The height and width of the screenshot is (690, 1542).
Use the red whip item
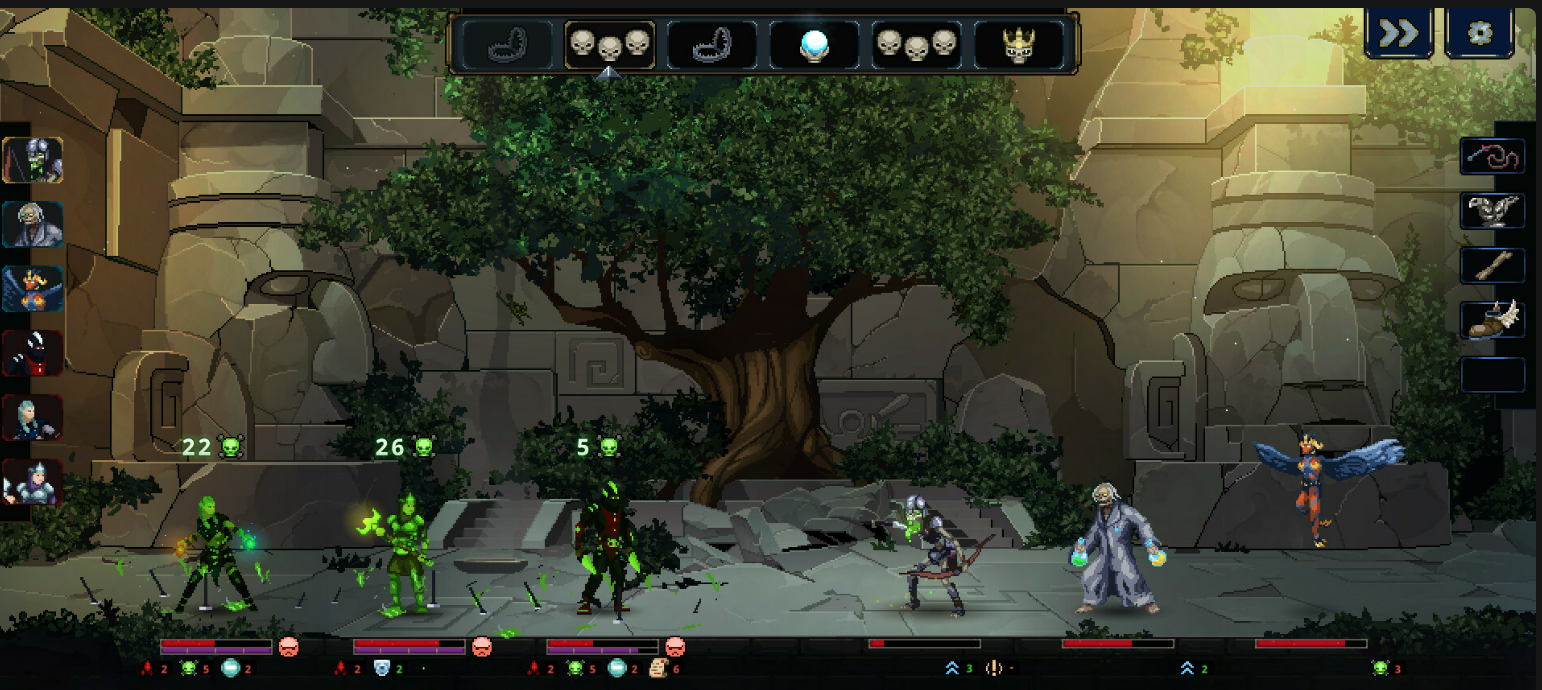click(x=1492, y=157)
